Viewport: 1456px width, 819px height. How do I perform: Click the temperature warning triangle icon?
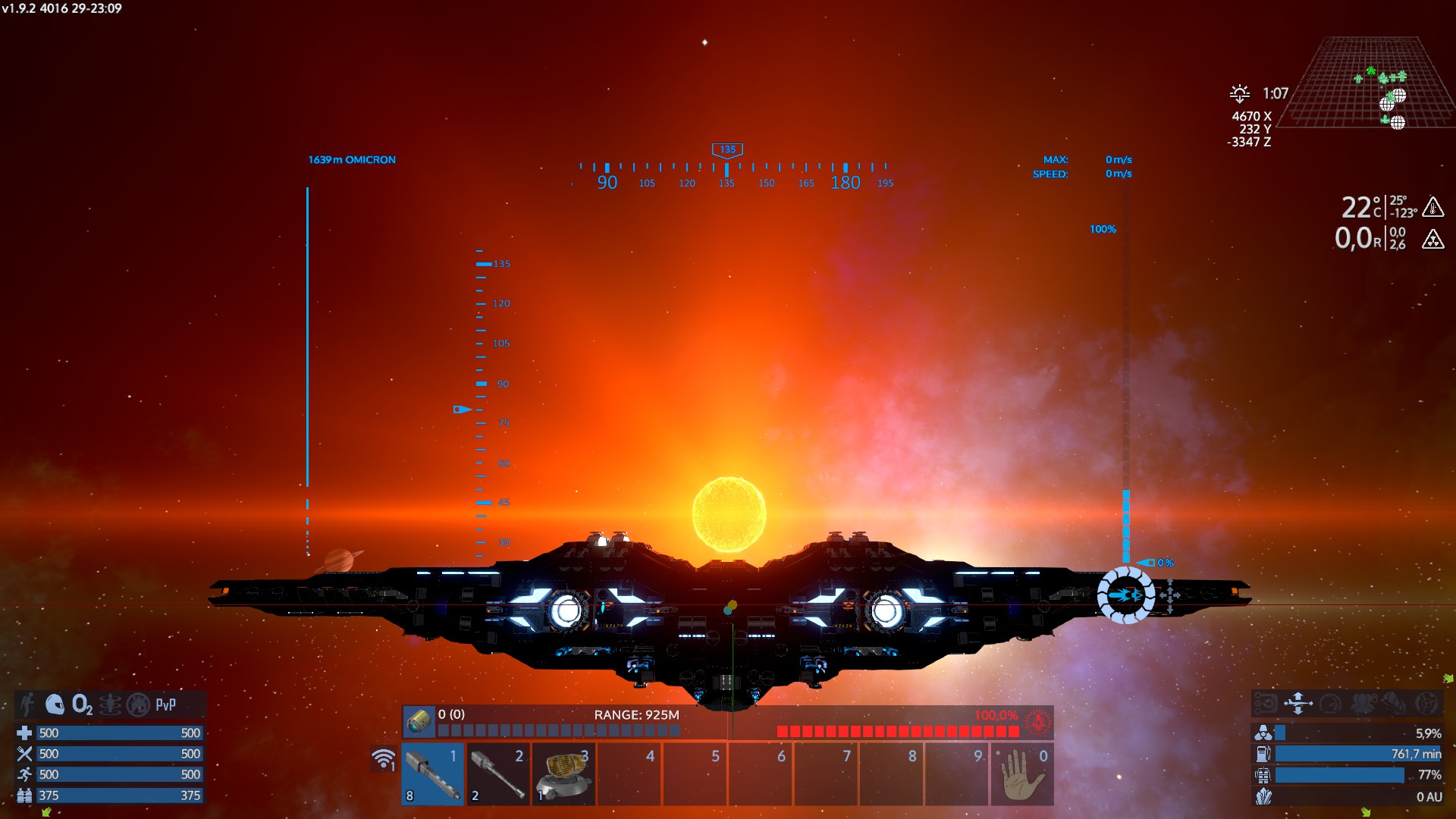click(1432, 206)
